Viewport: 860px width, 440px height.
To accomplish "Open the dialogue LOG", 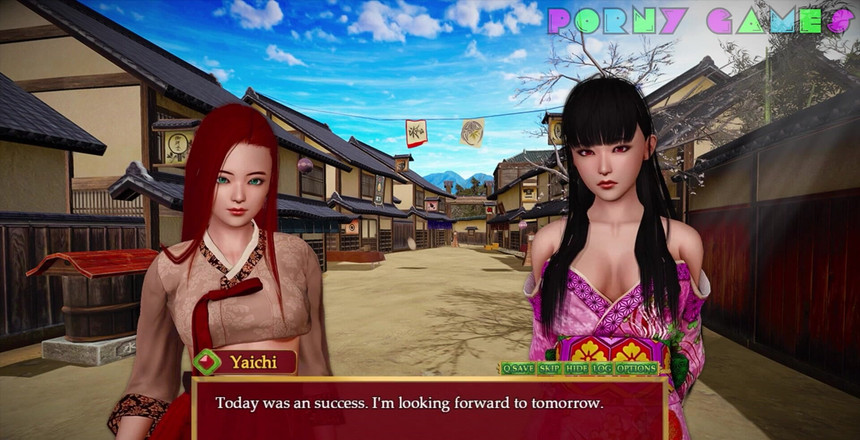I will click(601, 368).
